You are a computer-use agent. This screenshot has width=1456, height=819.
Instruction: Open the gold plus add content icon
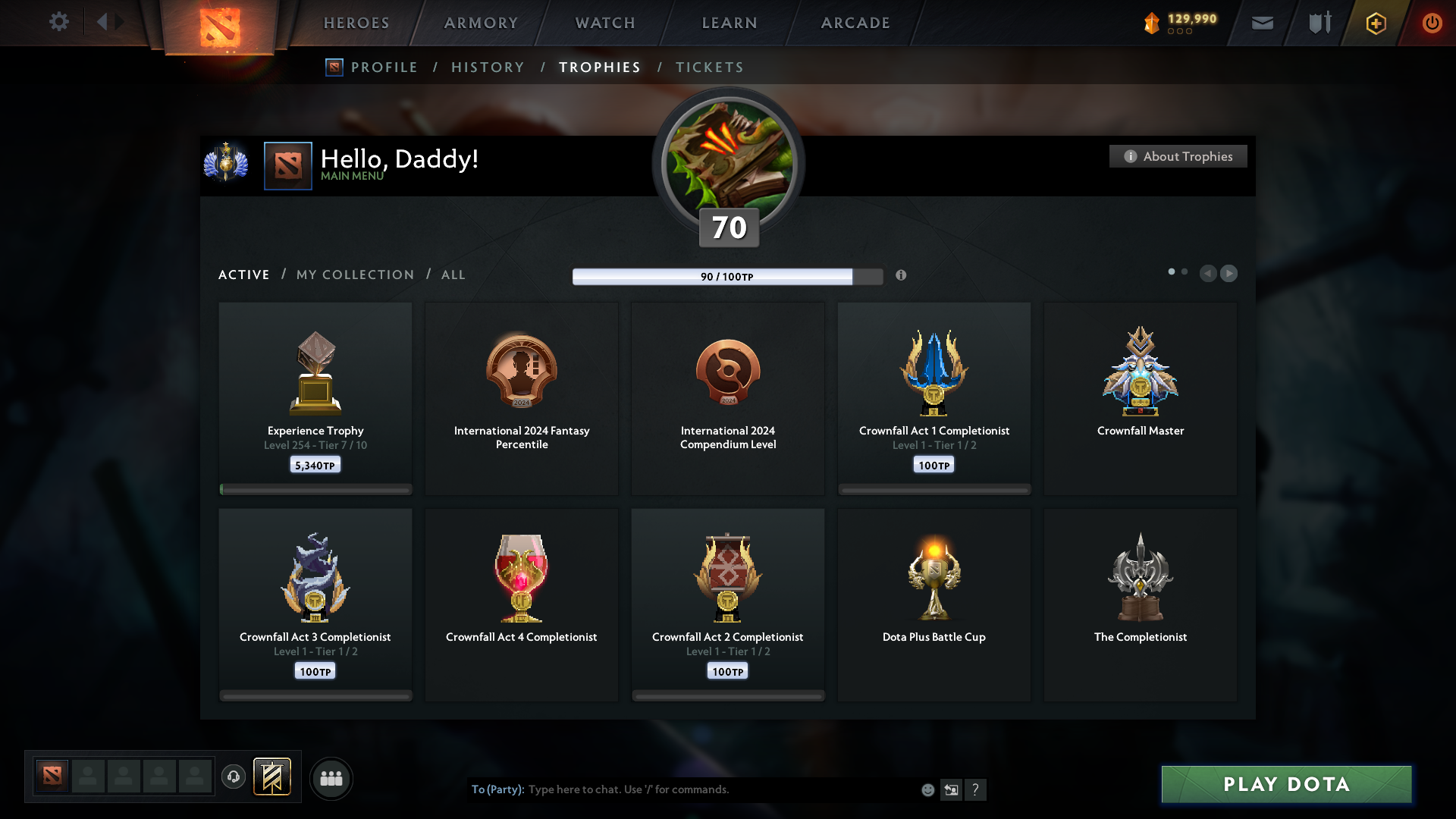pyautogui.click(x=1375, y=23)
